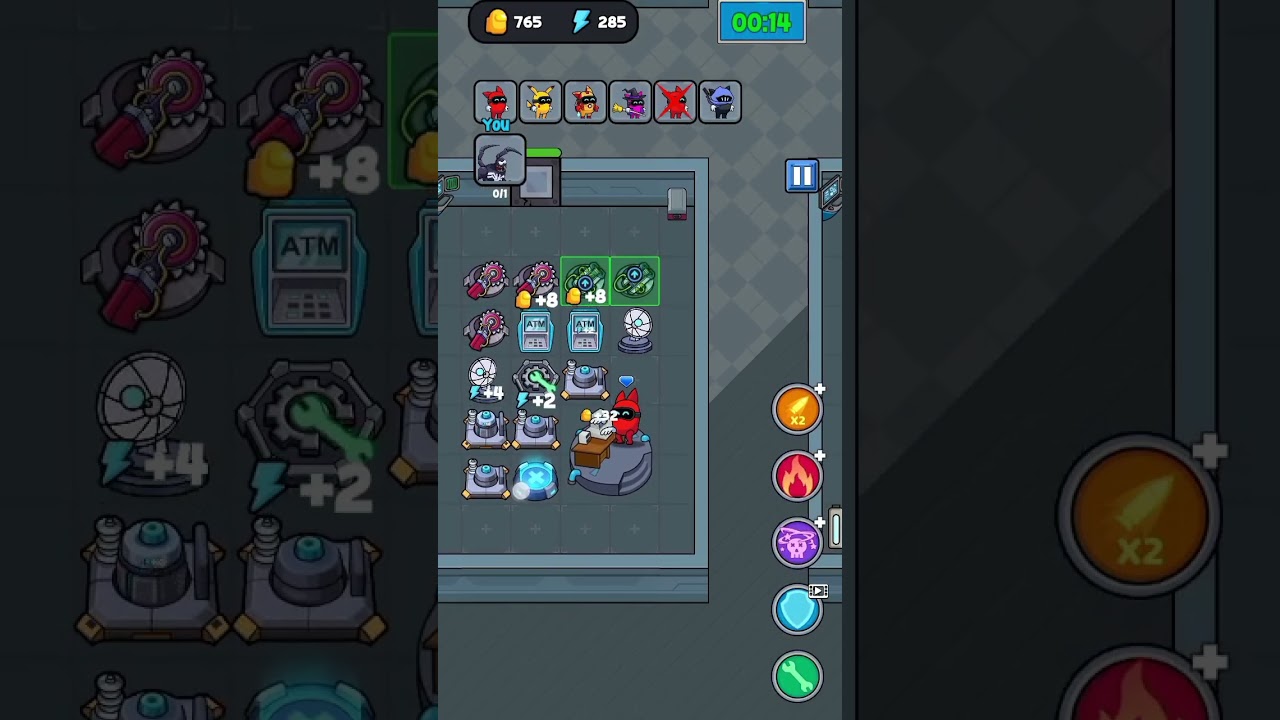Select the saw trap tile showing +8
Viewport: 1280px width, 720px height.
pos(536,283)
